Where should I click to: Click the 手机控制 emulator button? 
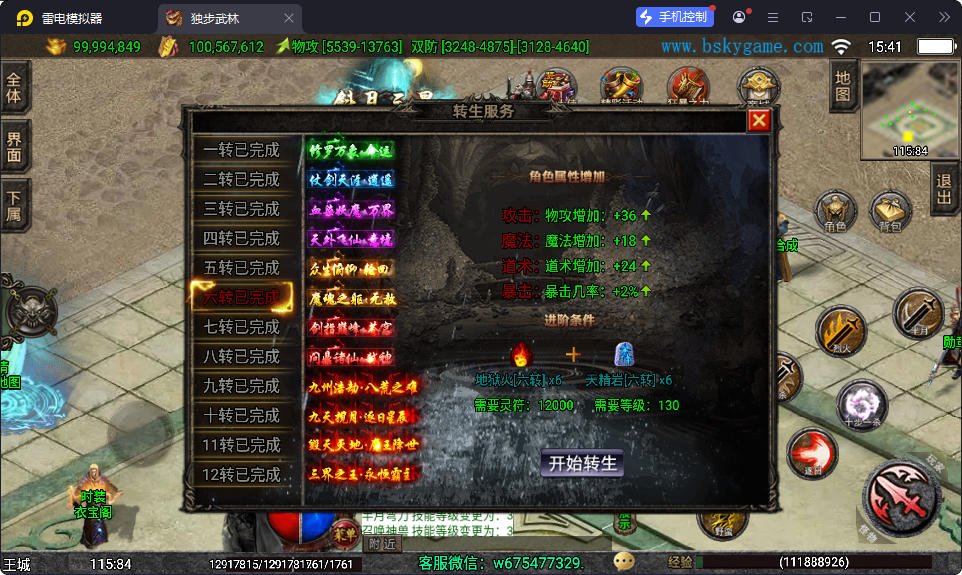point(675,17)
